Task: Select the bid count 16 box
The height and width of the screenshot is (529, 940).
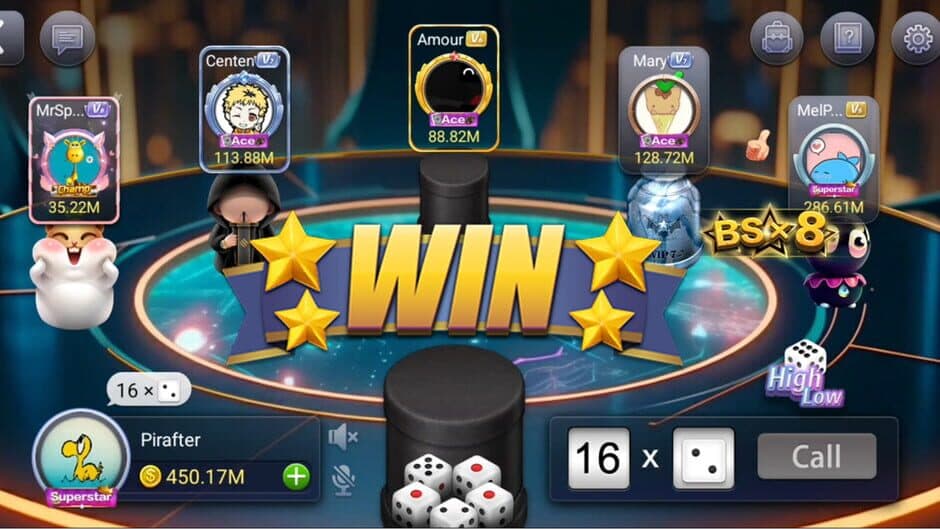Action: pyautogui.click(x=598, y=458)
